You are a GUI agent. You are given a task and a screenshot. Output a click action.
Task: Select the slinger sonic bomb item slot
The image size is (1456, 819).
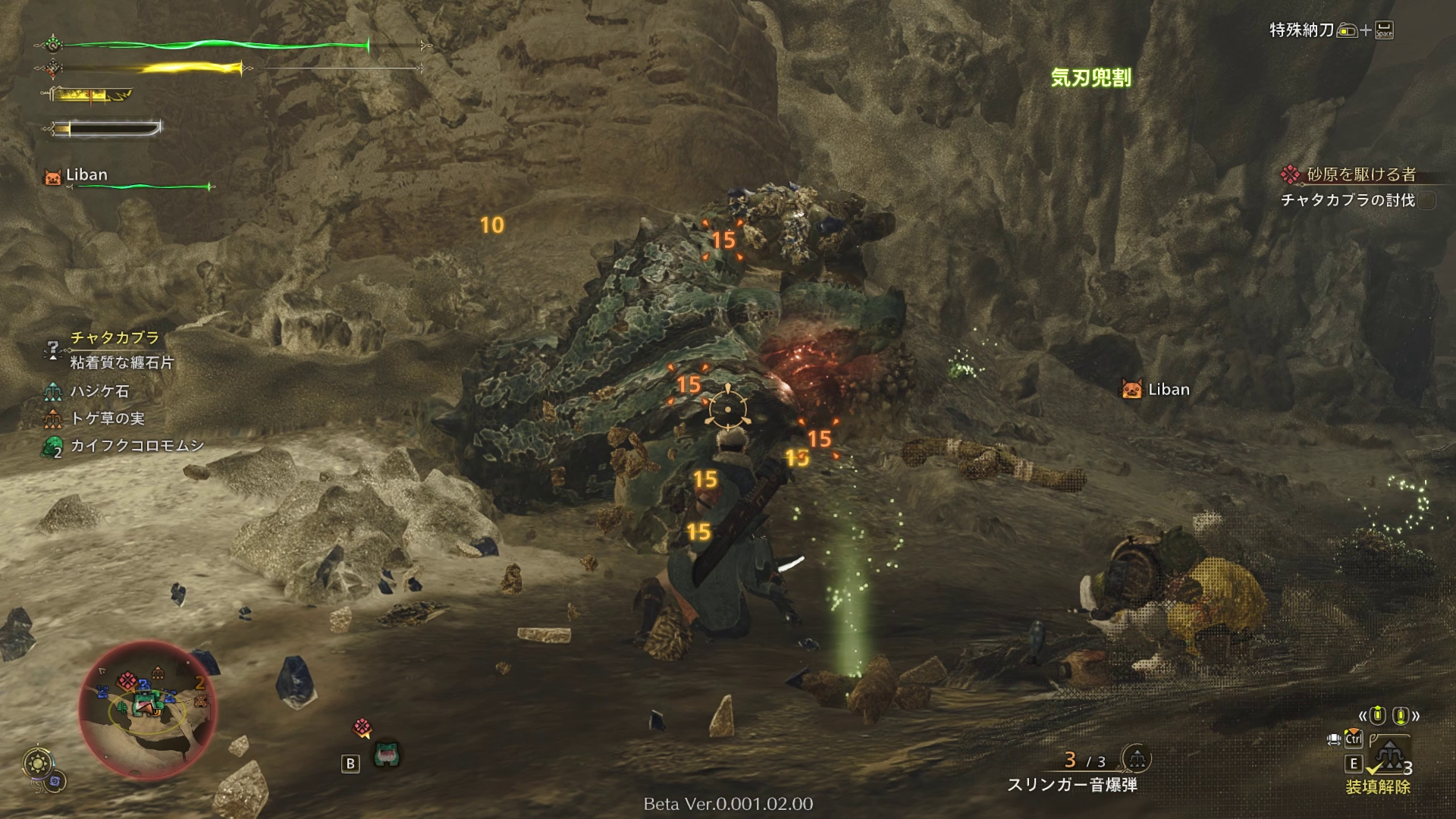[1072, 785]
